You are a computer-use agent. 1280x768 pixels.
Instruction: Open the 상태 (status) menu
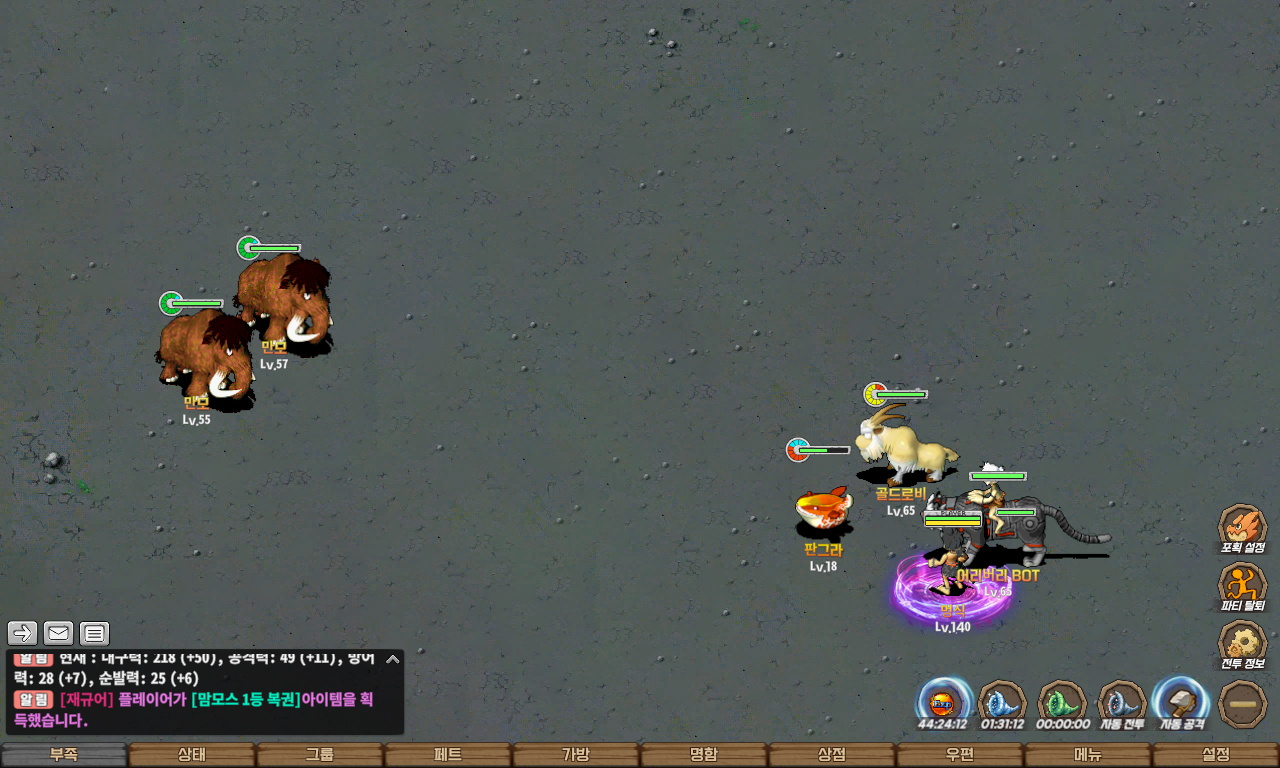pyautogui.click(x=192, y=755)
